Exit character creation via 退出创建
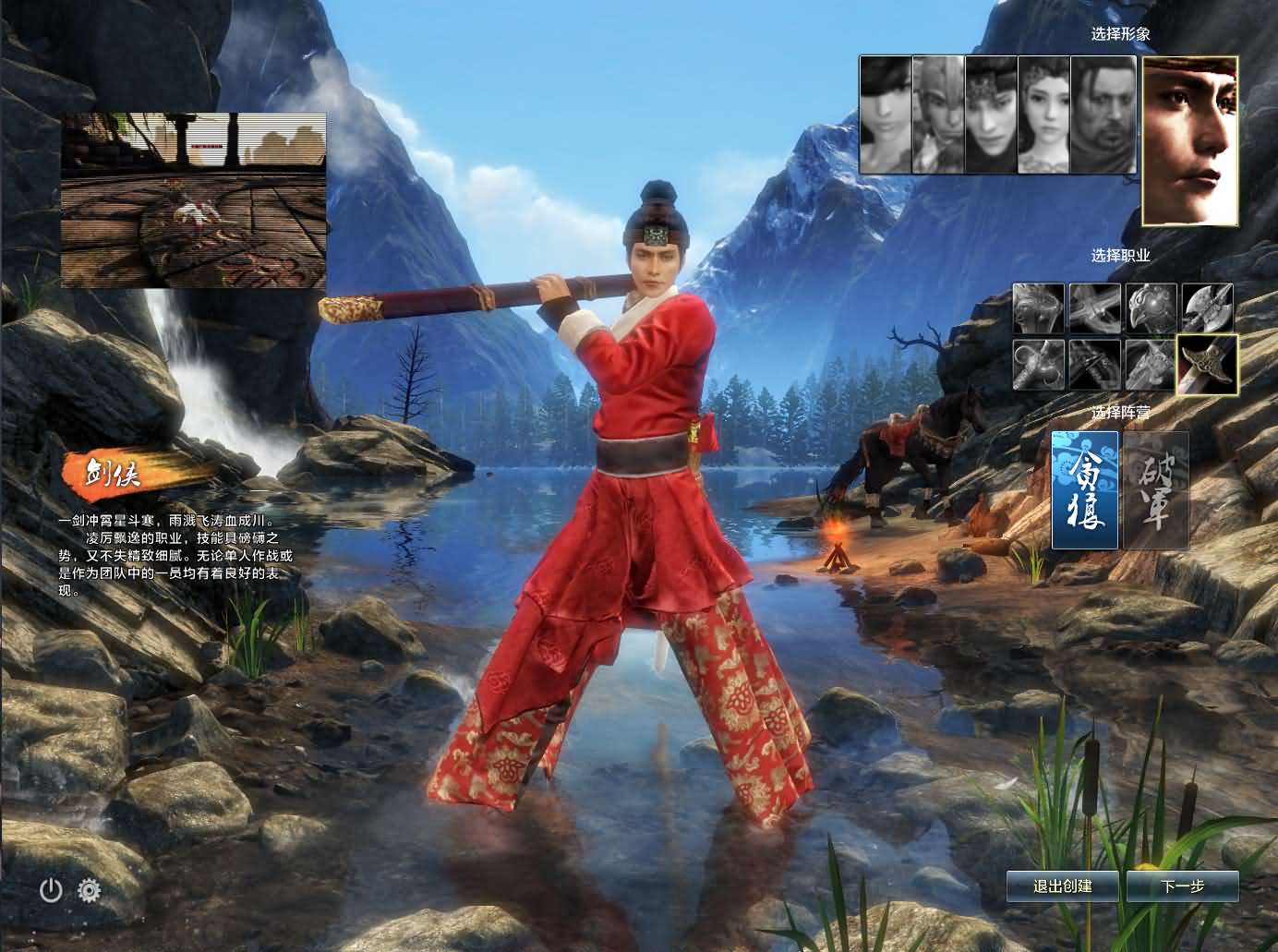Screen dimensions: 1278x952 click(x=1062, y=886)
